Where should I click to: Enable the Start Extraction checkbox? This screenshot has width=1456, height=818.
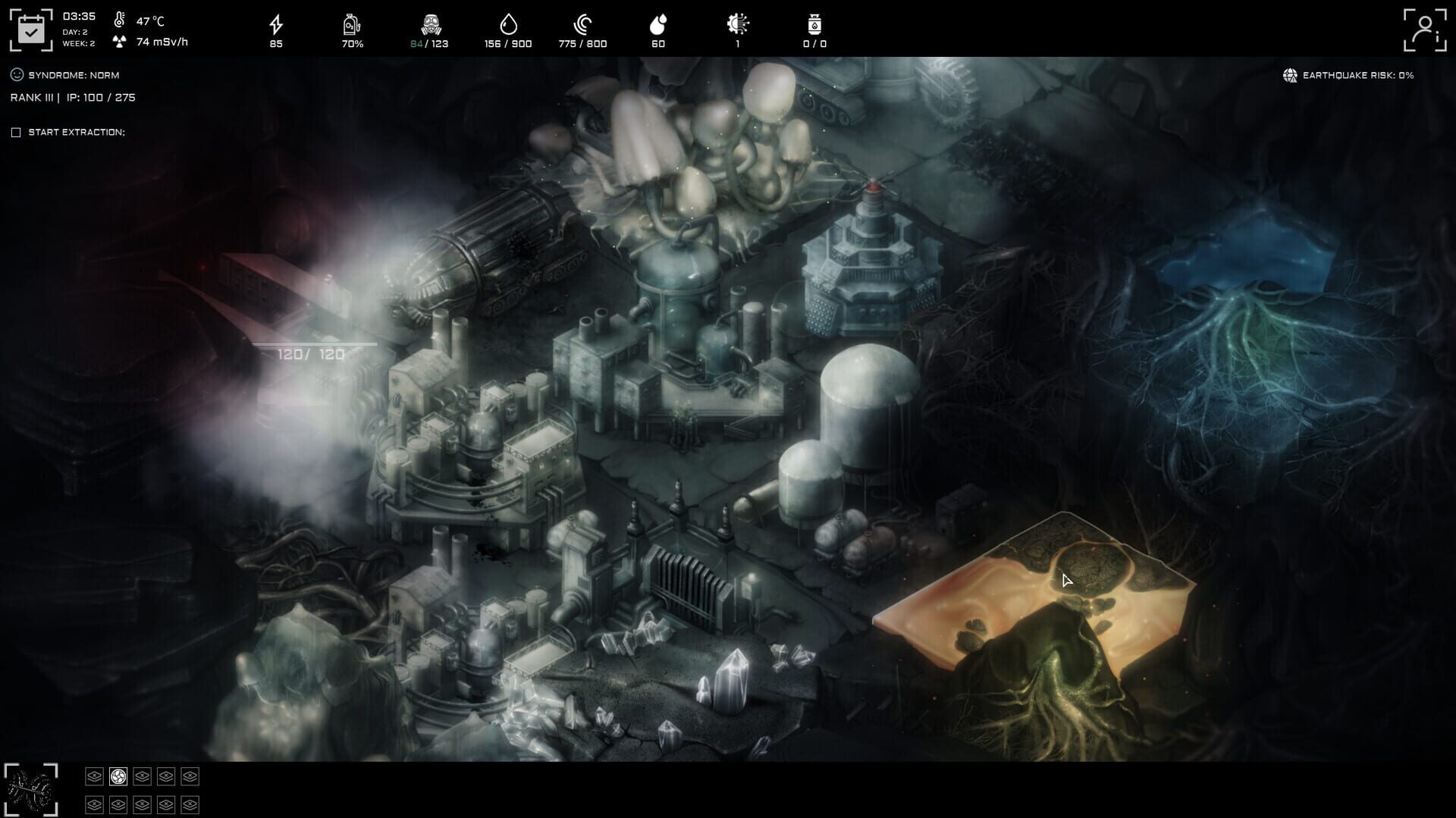tap(16, 131)
